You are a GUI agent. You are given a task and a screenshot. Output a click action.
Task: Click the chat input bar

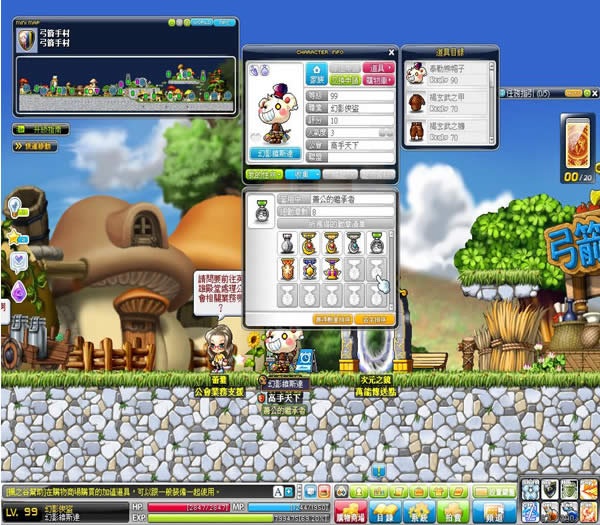point(140,492)
